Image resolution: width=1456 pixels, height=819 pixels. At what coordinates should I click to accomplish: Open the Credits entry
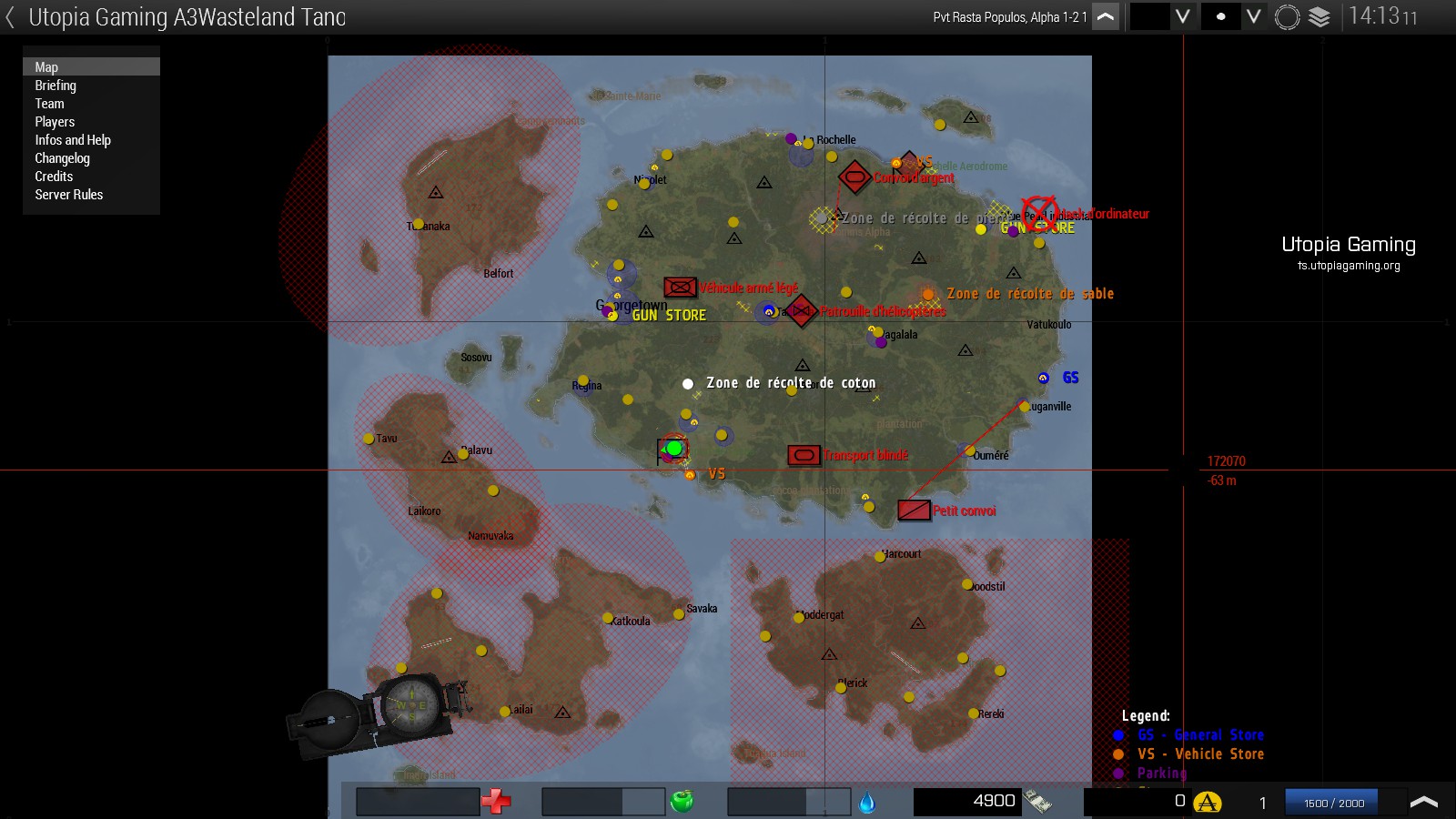(54, 177)
